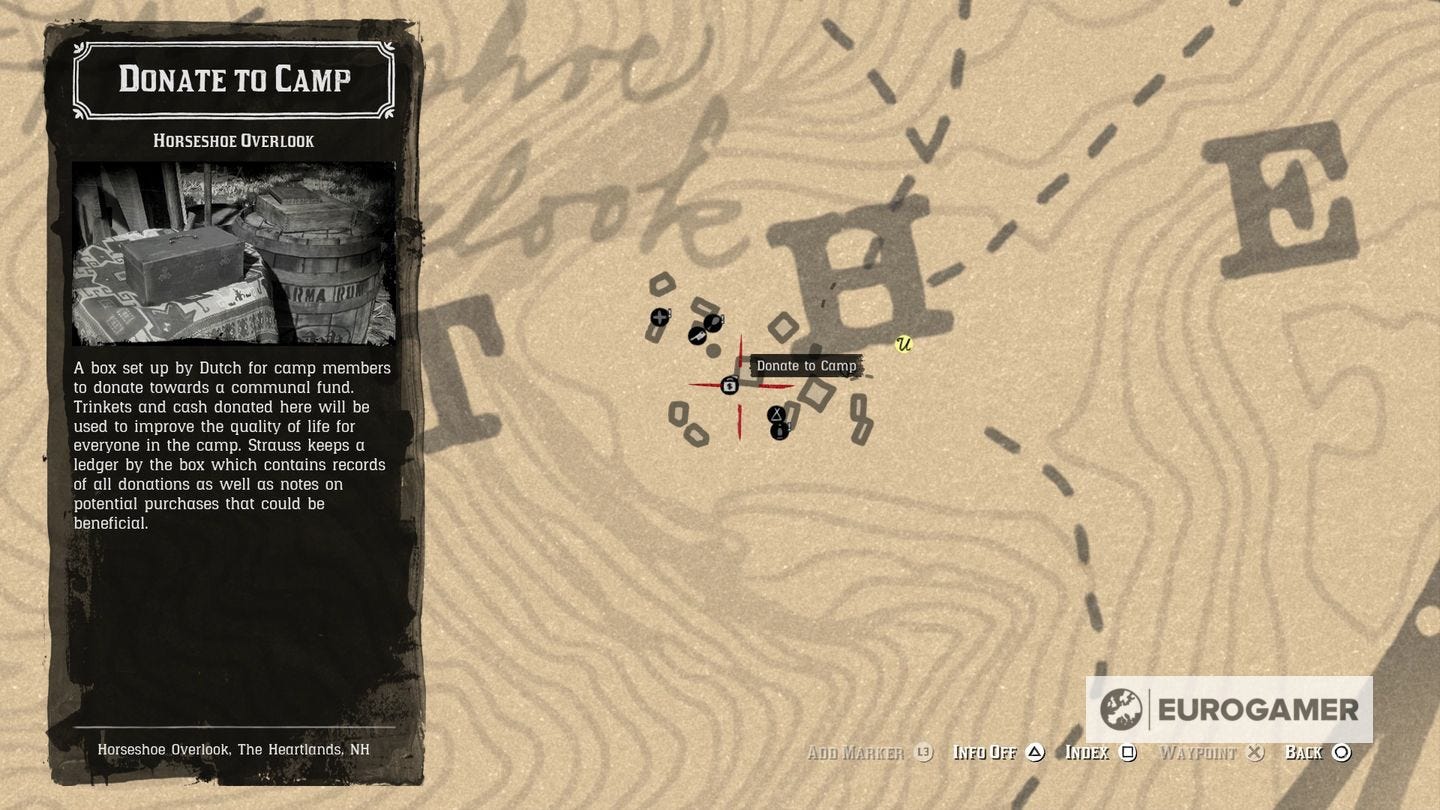Click the kettle icon with exclamation mark
The width and height of the screenshot is (1440, 810).
pyautogui.click(x=780, y=431)
